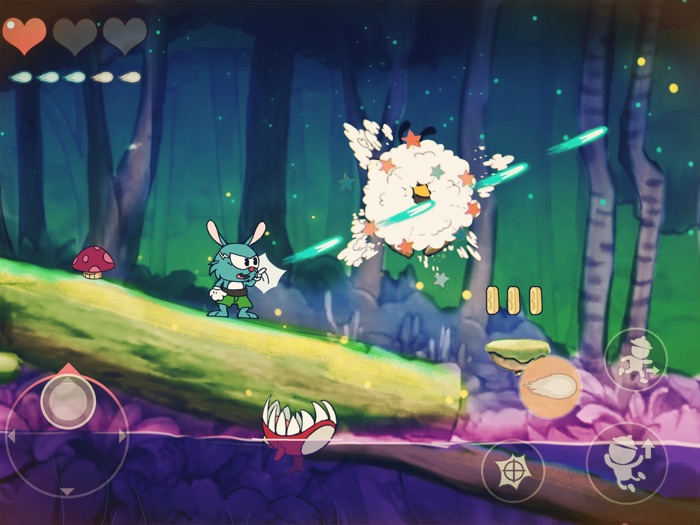
Task: Tap the jump button with up arrow
Action: [626, 463]
